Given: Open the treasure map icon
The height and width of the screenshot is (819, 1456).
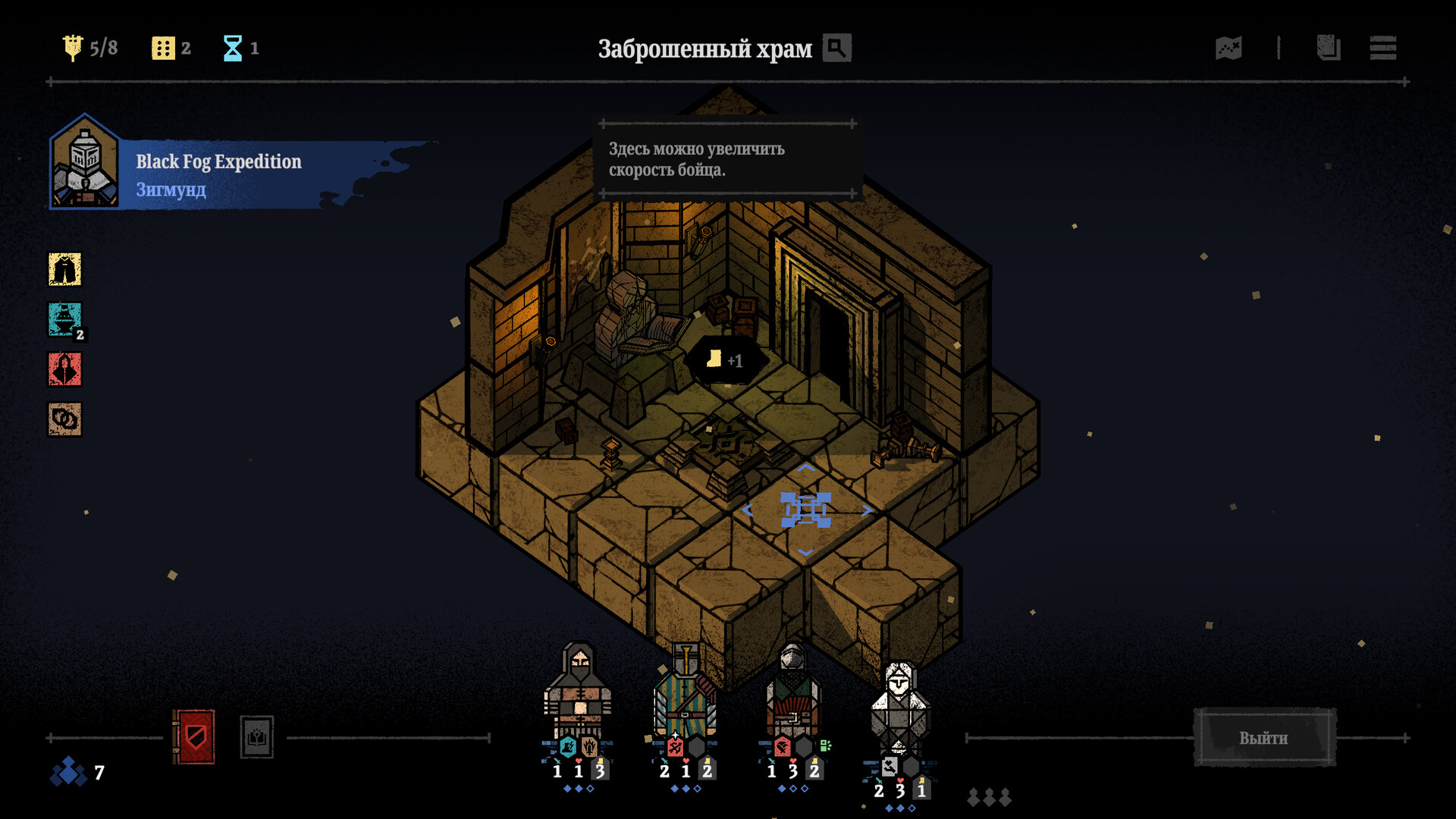Looking at the screenshot, I should pyautogui.click(x=1228, y=48).
